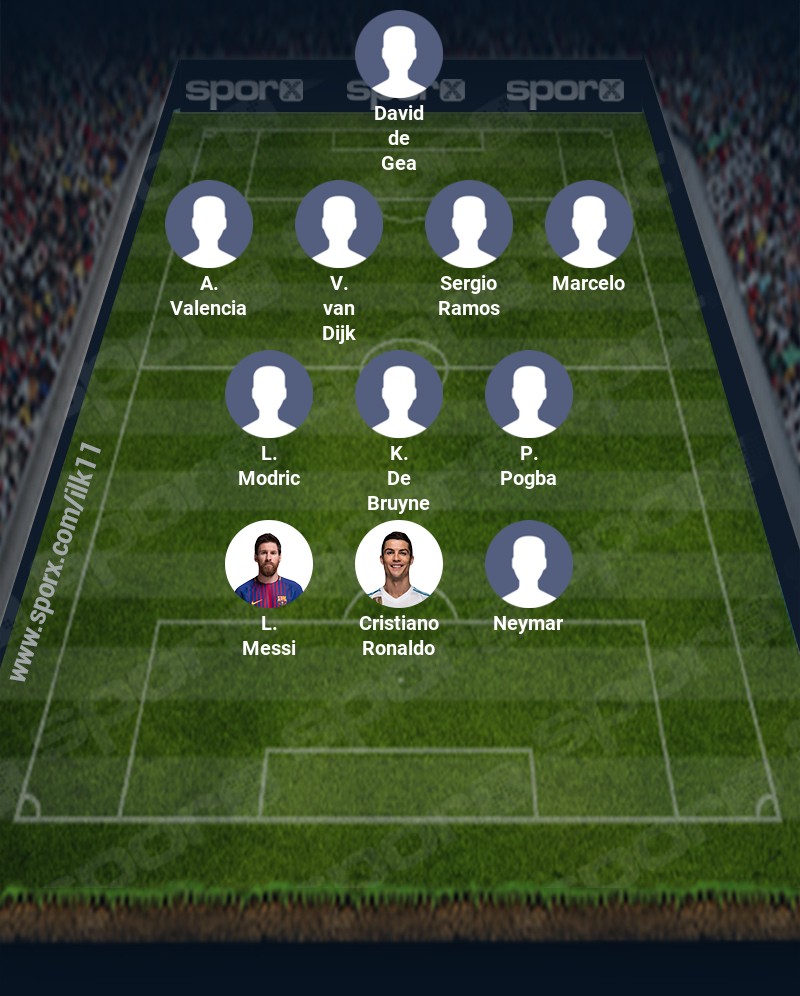Pick P. Pogba in midfield
Image resolution: width=800 pixels, height=996 pixels.
point(529,394)
